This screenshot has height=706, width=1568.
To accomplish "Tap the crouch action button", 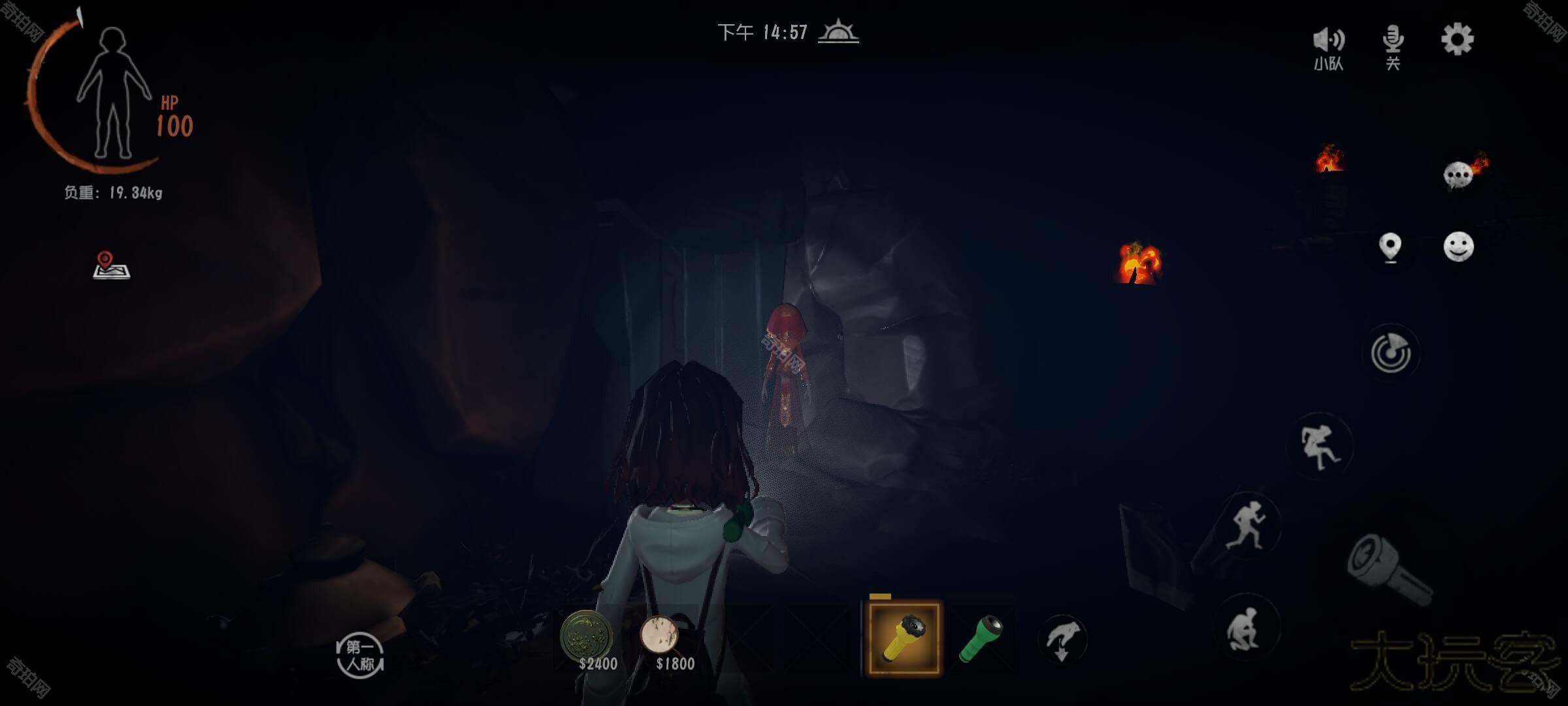I will (x=1245, y=628).
